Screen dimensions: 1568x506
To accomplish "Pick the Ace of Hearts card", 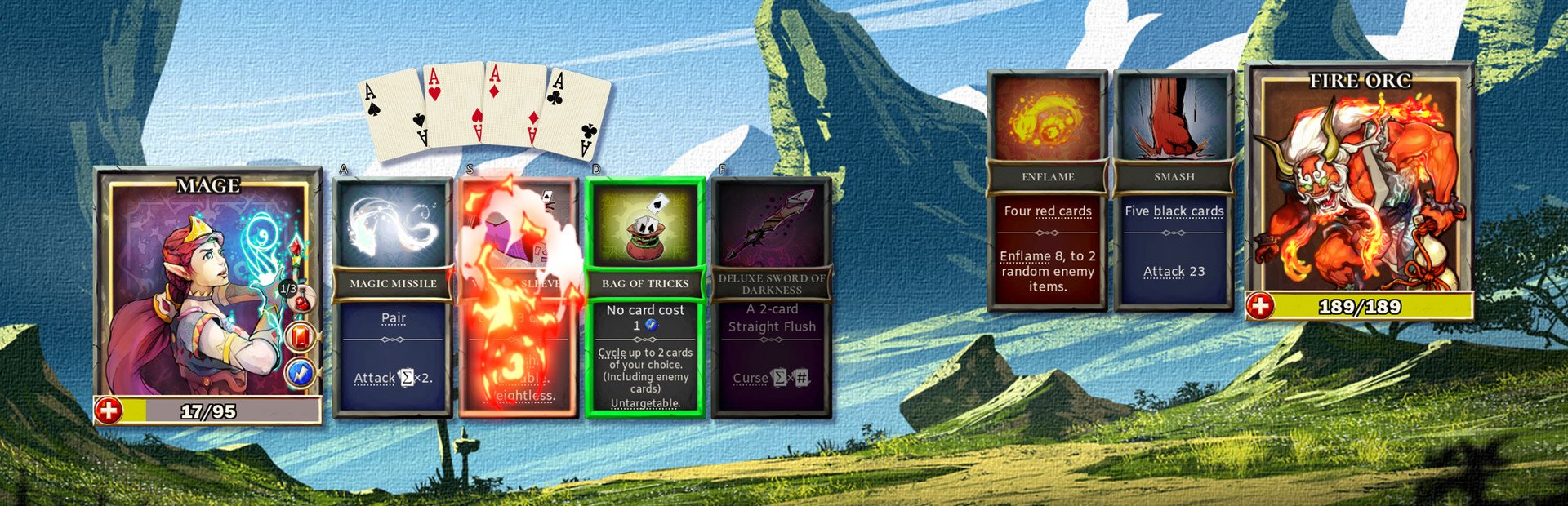I will [453, 104].
